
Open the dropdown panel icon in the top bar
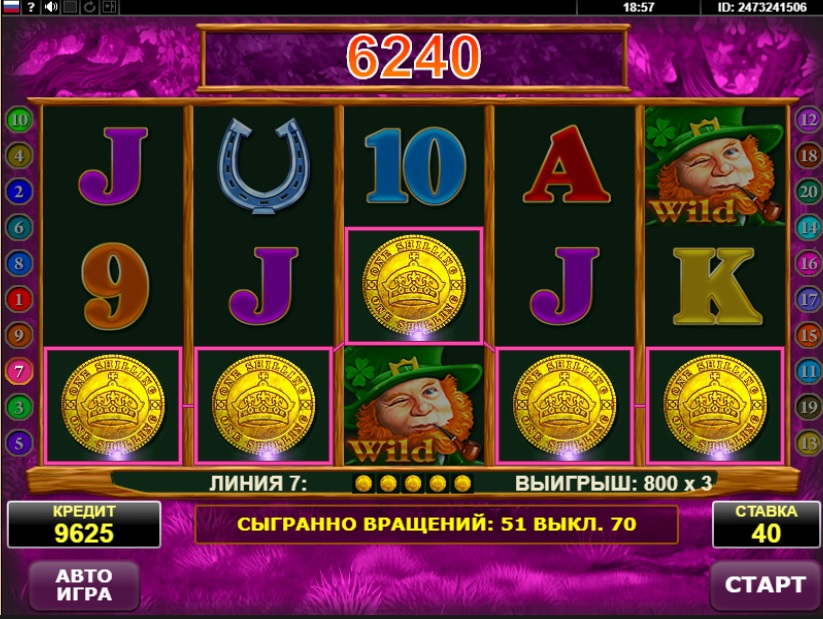pos(110,7)
